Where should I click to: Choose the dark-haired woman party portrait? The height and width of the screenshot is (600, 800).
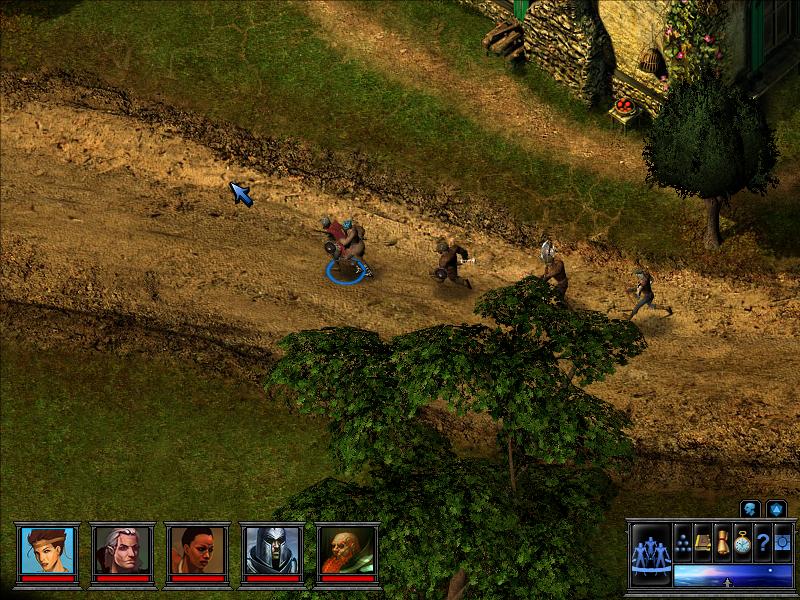coord(197,550)
